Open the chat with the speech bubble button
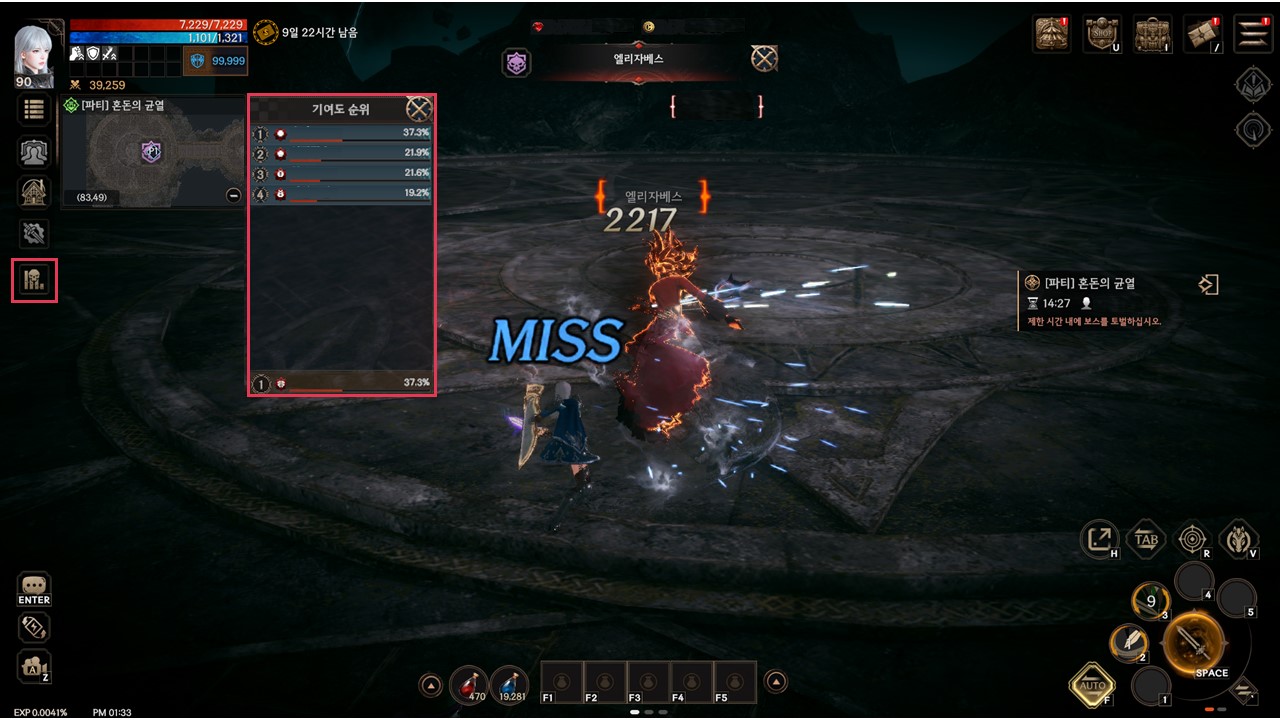1280x720 pixels. click(34, 586)
